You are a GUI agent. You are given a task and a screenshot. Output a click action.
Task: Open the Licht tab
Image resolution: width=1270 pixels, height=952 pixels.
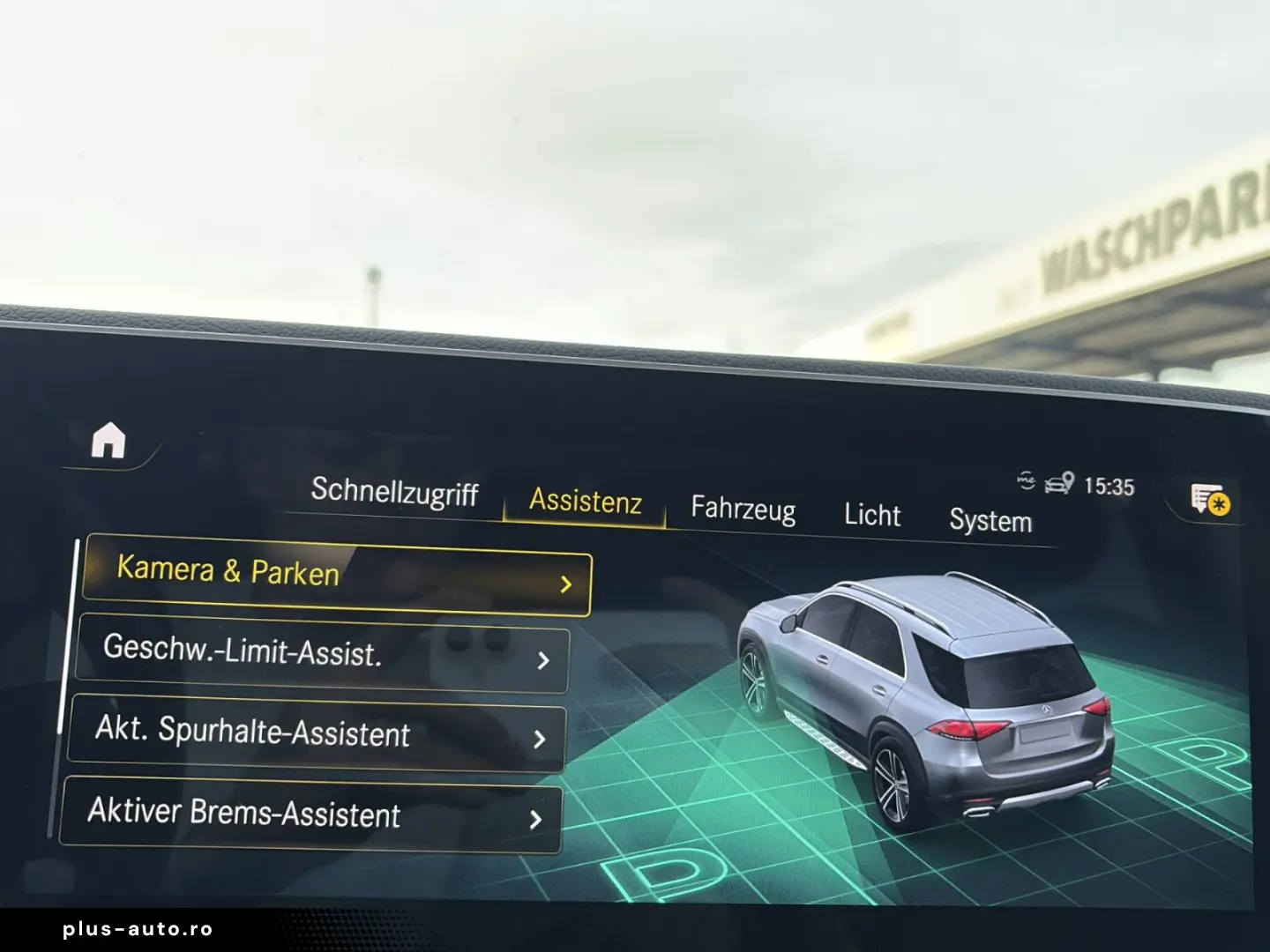pos(872,515)
